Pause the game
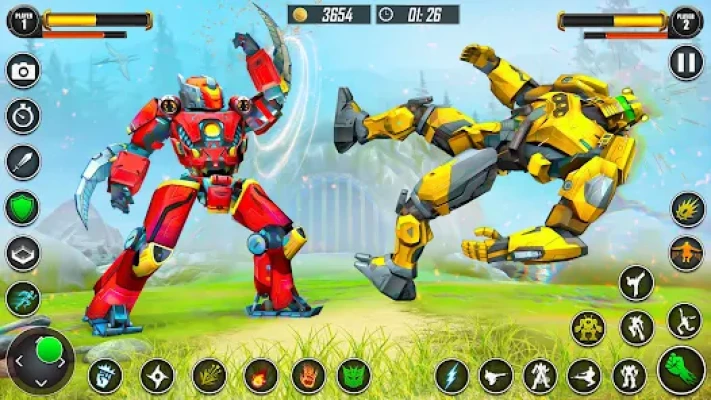Image resolution: width=711 pixels, height=400 pixels. point(686,62)
